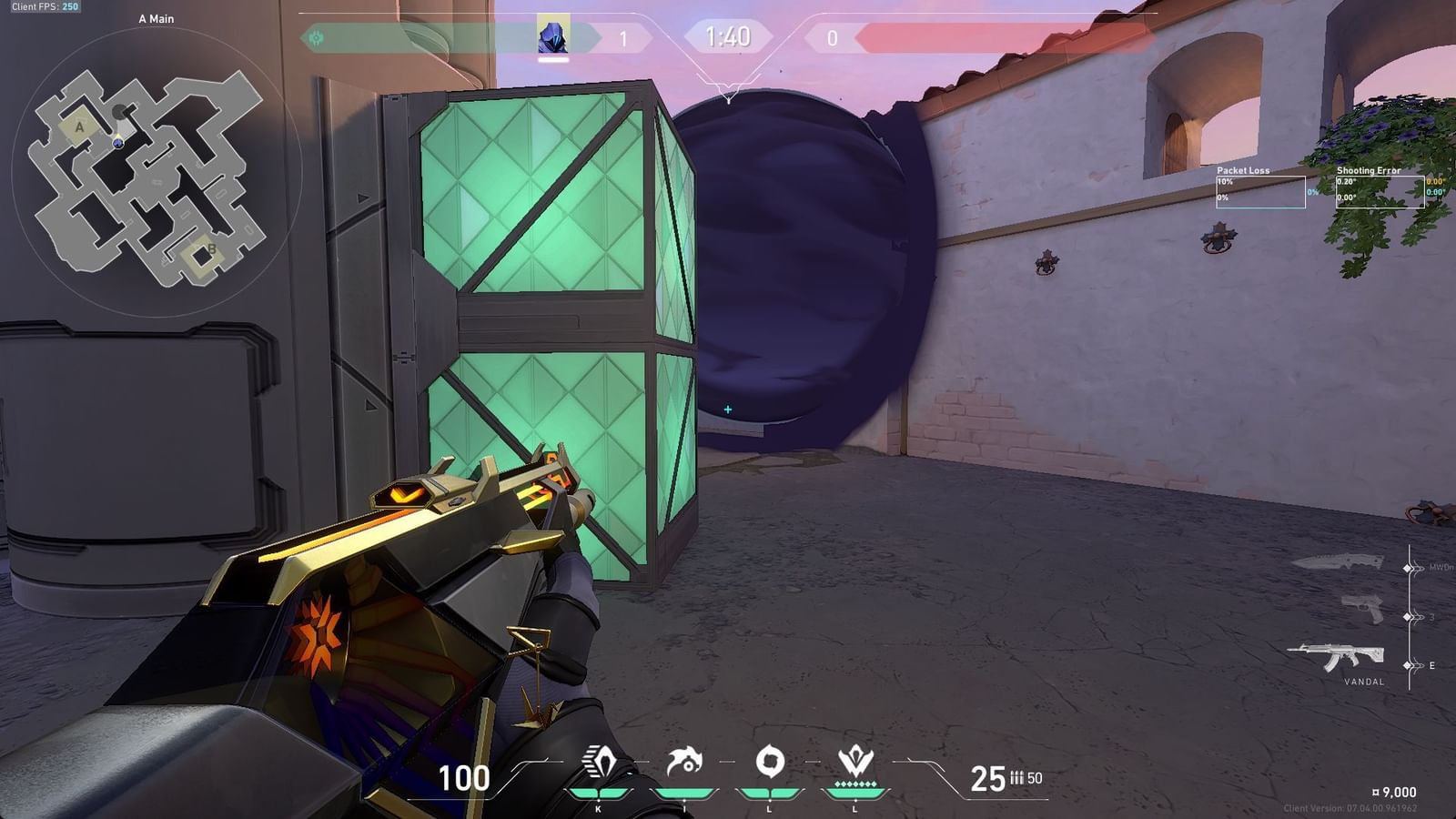The image size is (1456, 819).
Task: Select the A Main location label
Action: [x=155, y=18]
